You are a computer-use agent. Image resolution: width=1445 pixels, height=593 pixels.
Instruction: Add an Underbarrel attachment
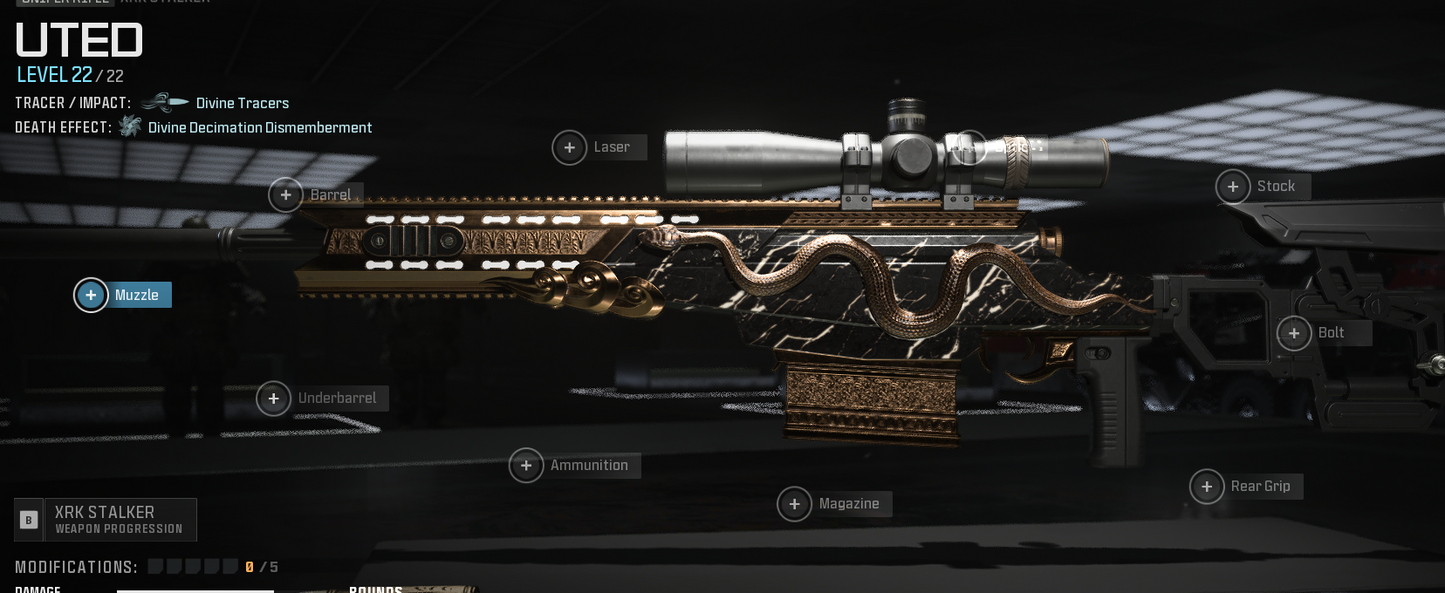coord(274,399)
